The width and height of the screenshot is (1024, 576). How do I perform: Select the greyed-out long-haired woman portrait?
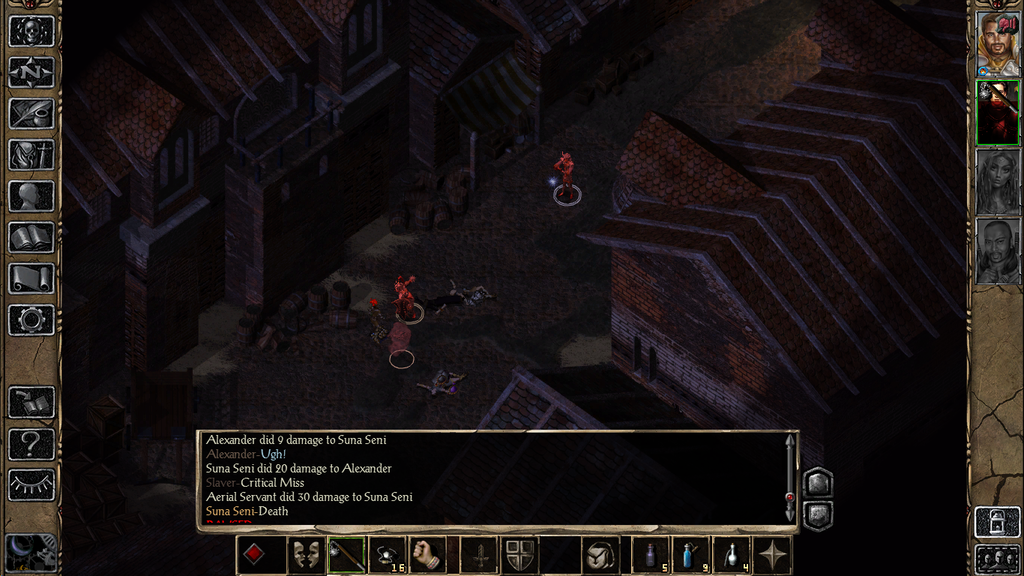[997, 182]
